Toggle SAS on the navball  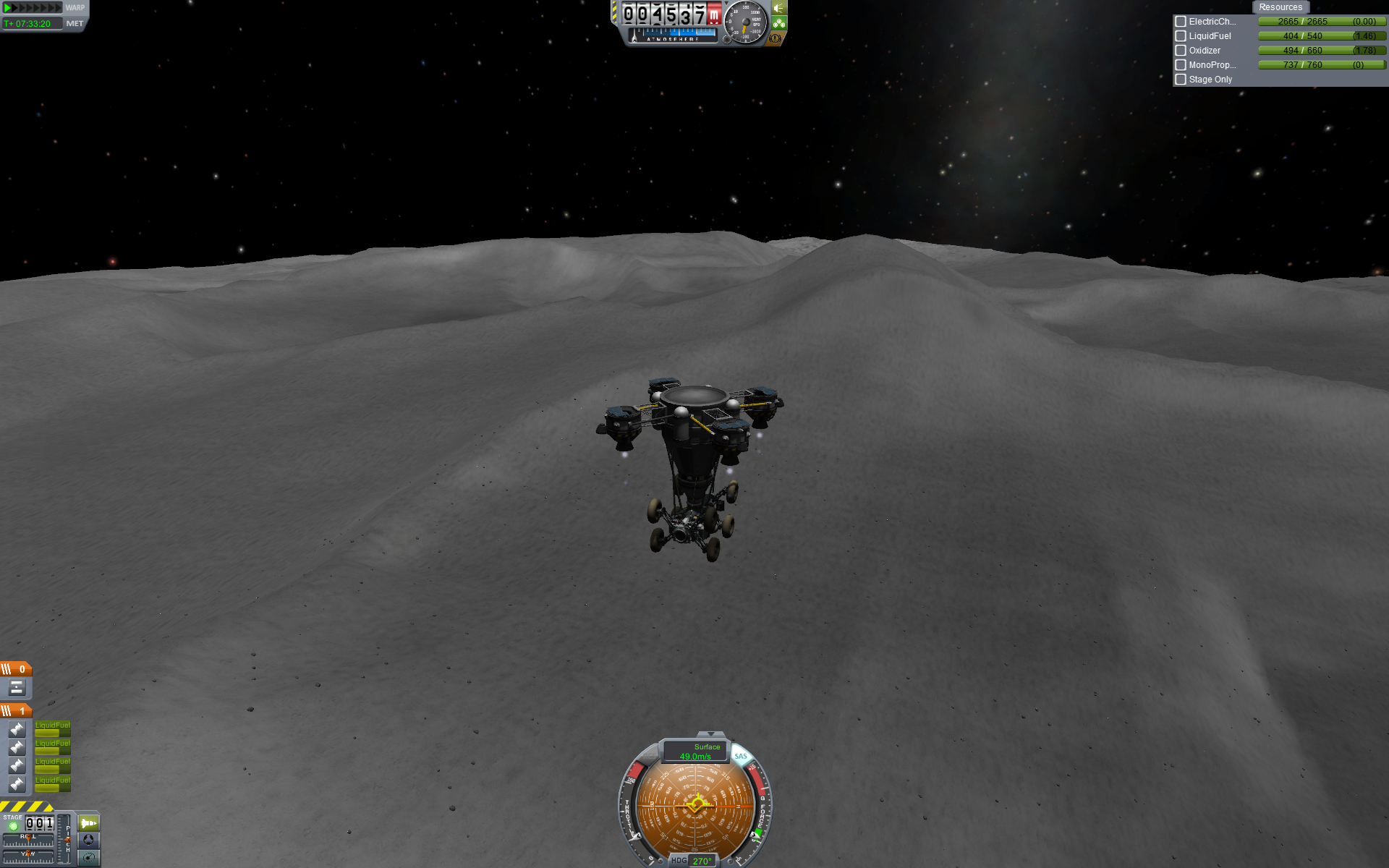coord(741,756)
